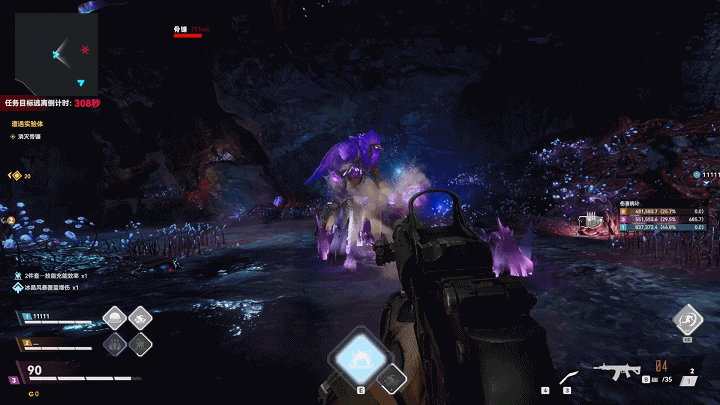Trigger the sprint dash ability icon
Screen dimensions: 720x405
pos(687,319)
